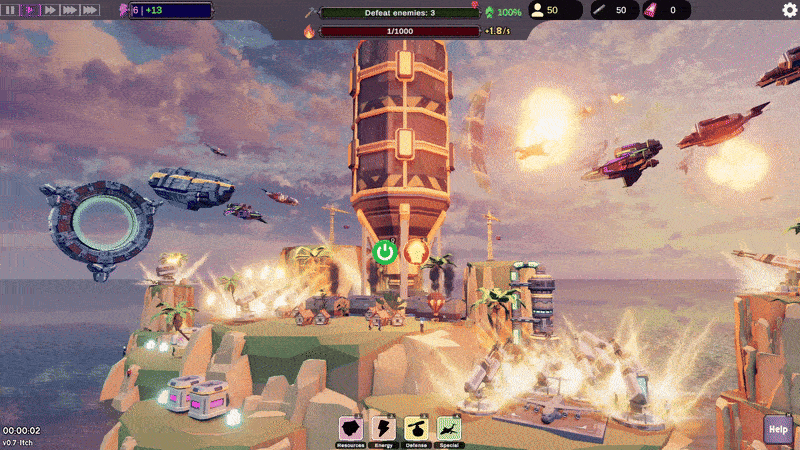
Task: Toggle the green power button on the tower
Action: coord(385,251)
